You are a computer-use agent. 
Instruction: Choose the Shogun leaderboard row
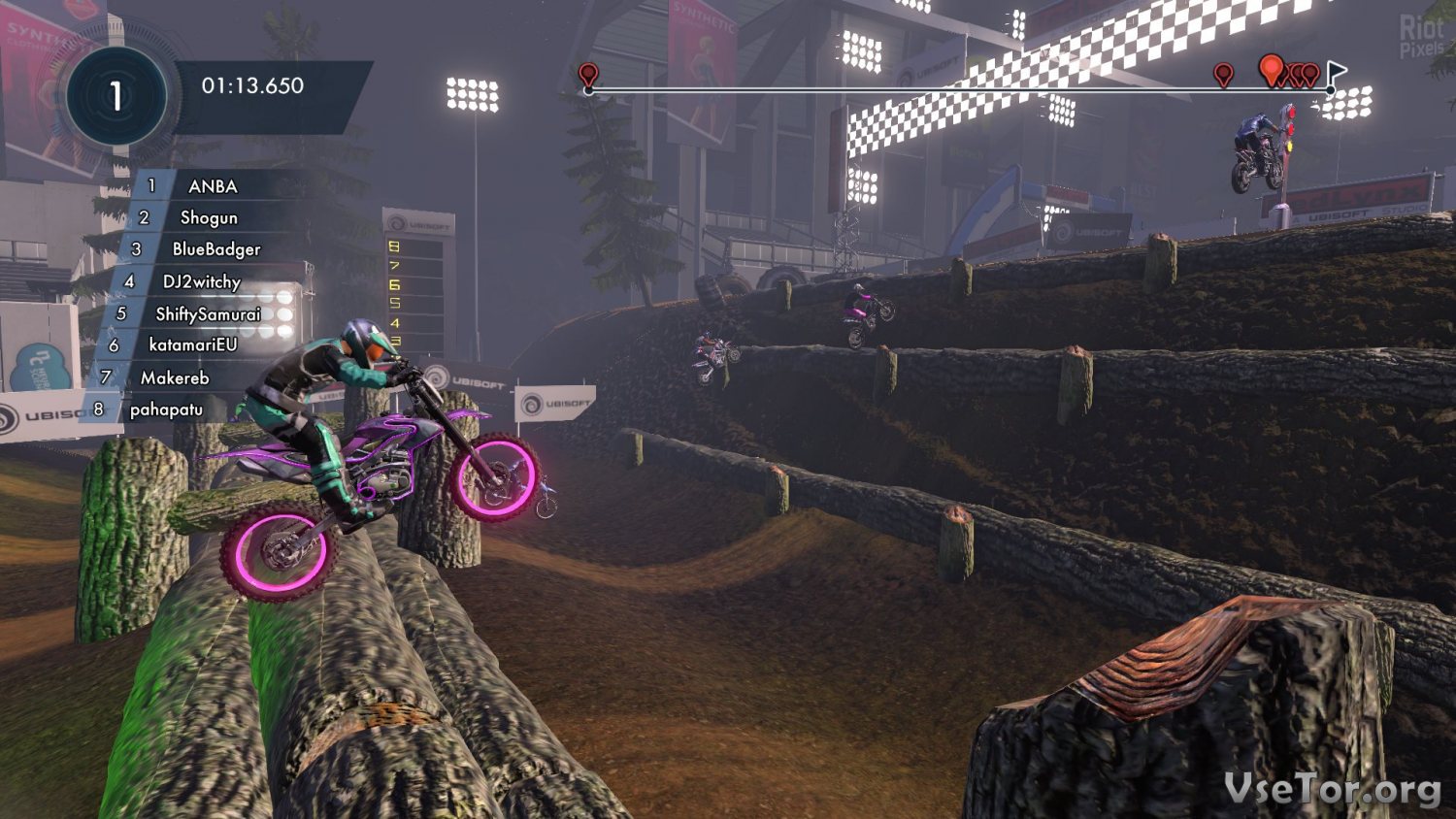[208, 217]
